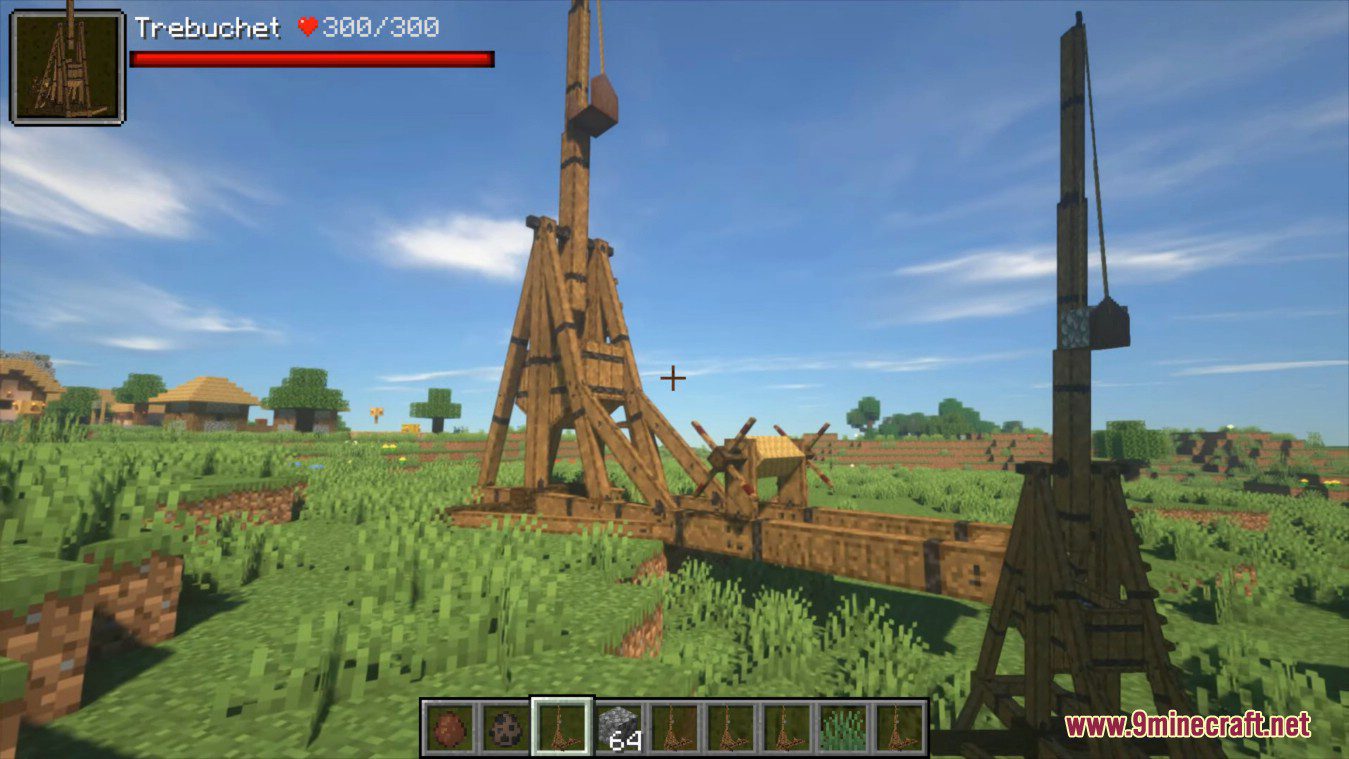This screenshot has width=1349, height=759.
Task: Click the Trebuchet portrait thumbnail
Action: [x=68, y=67]
